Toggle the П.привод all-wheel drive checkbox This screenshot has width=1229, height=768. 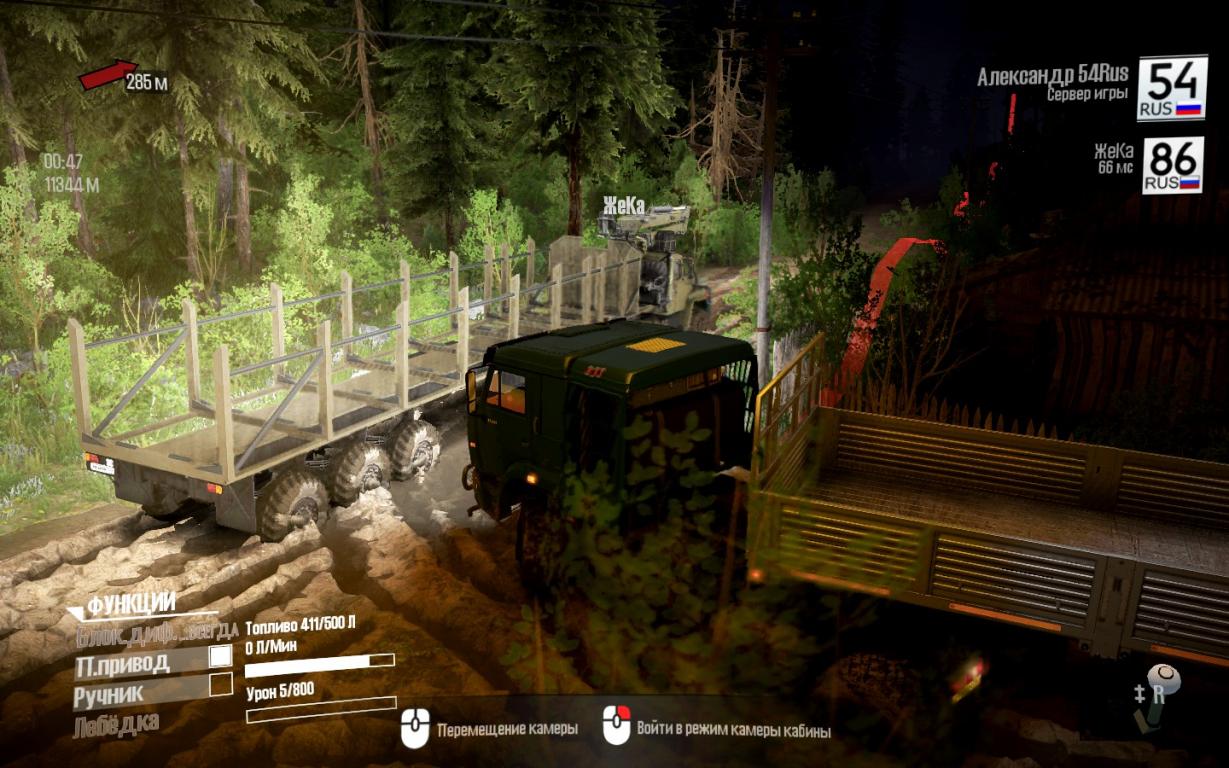click(220, 657)
